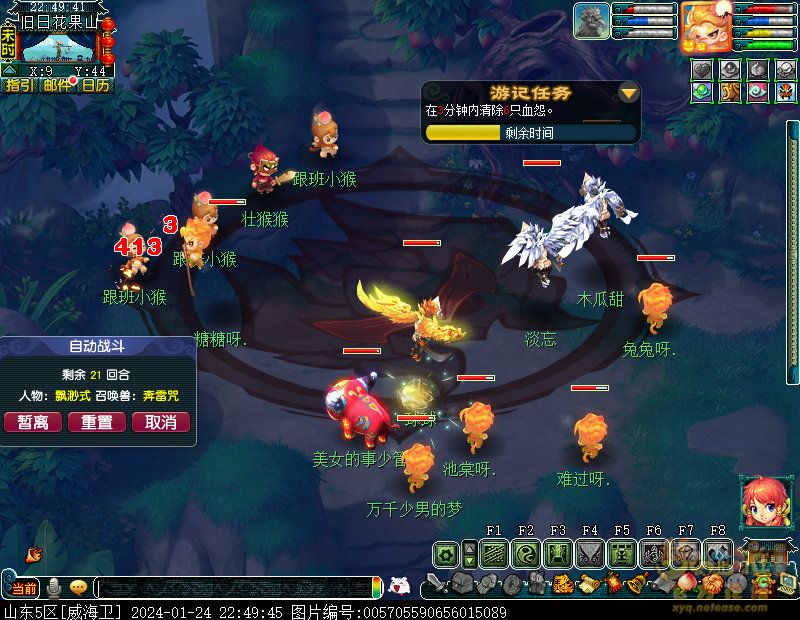Image resolution: width=800 pixels, height=620 pixels.
Task: Click the gear icon beside the hotbar
Action: click(x=446, y=553)
